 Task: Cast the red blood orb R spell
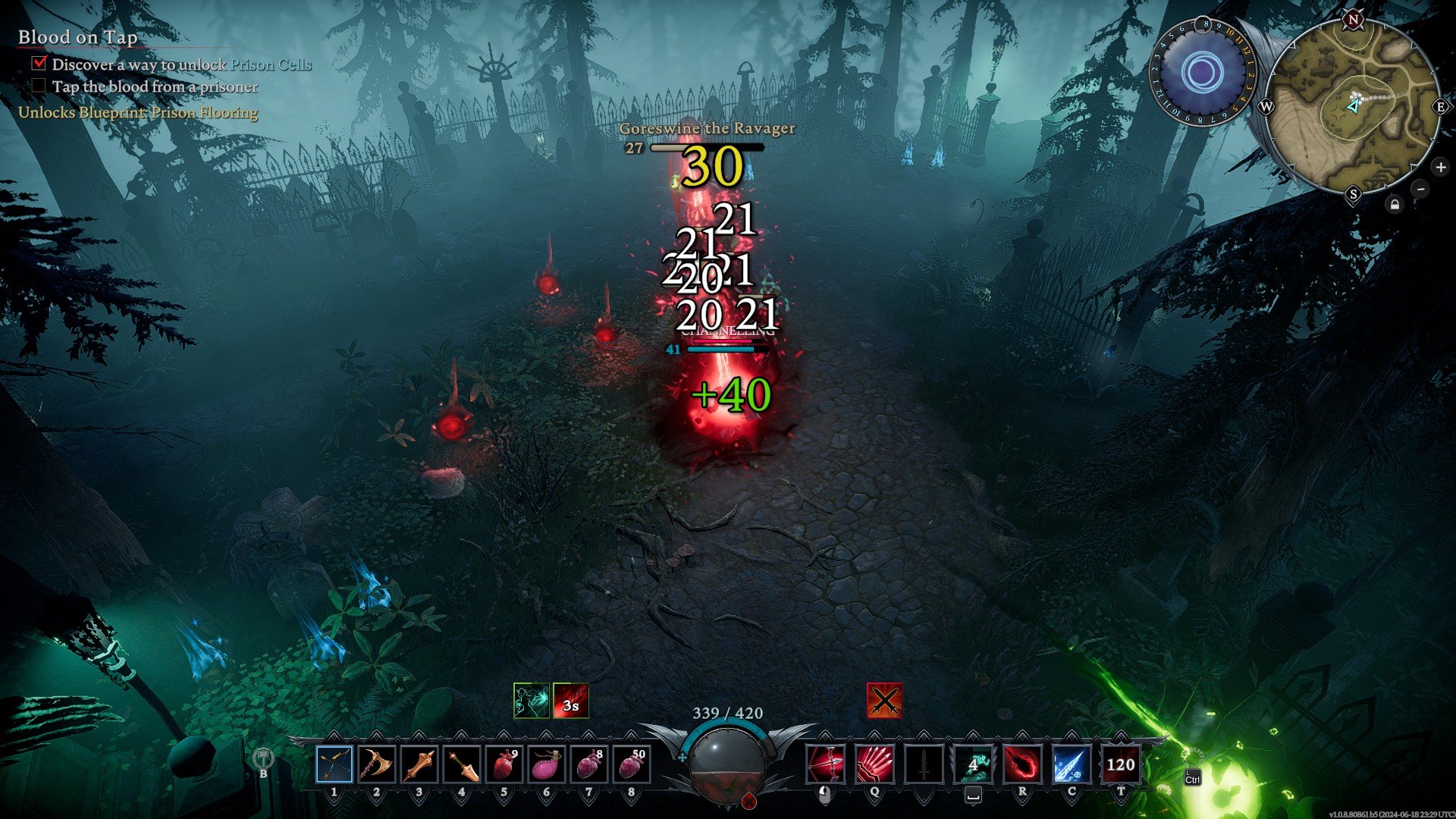pyautogui.click(x=1022, y=764)
